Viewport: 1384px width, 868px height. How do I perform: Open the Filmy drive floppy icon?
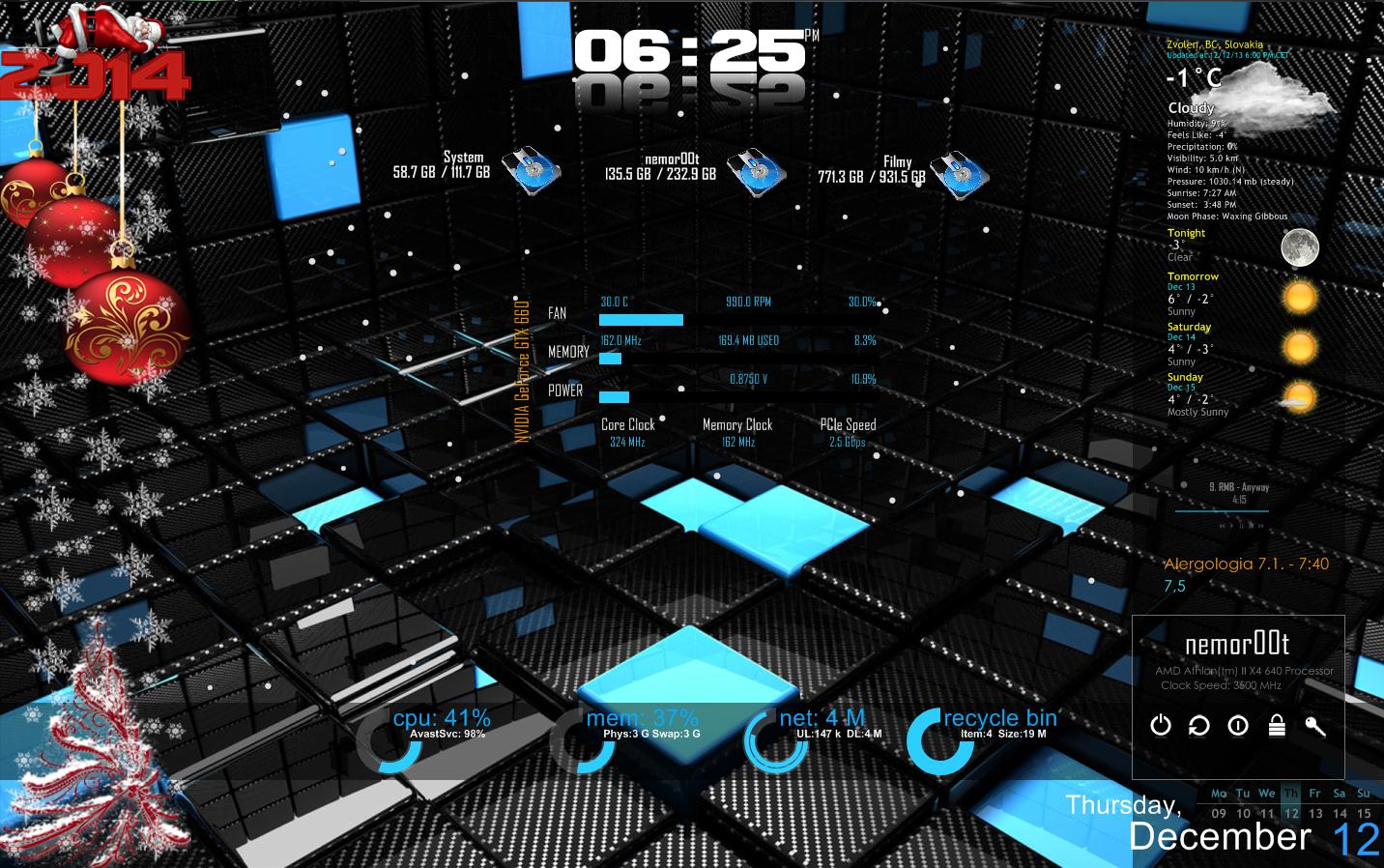click(x=960, y=174)
